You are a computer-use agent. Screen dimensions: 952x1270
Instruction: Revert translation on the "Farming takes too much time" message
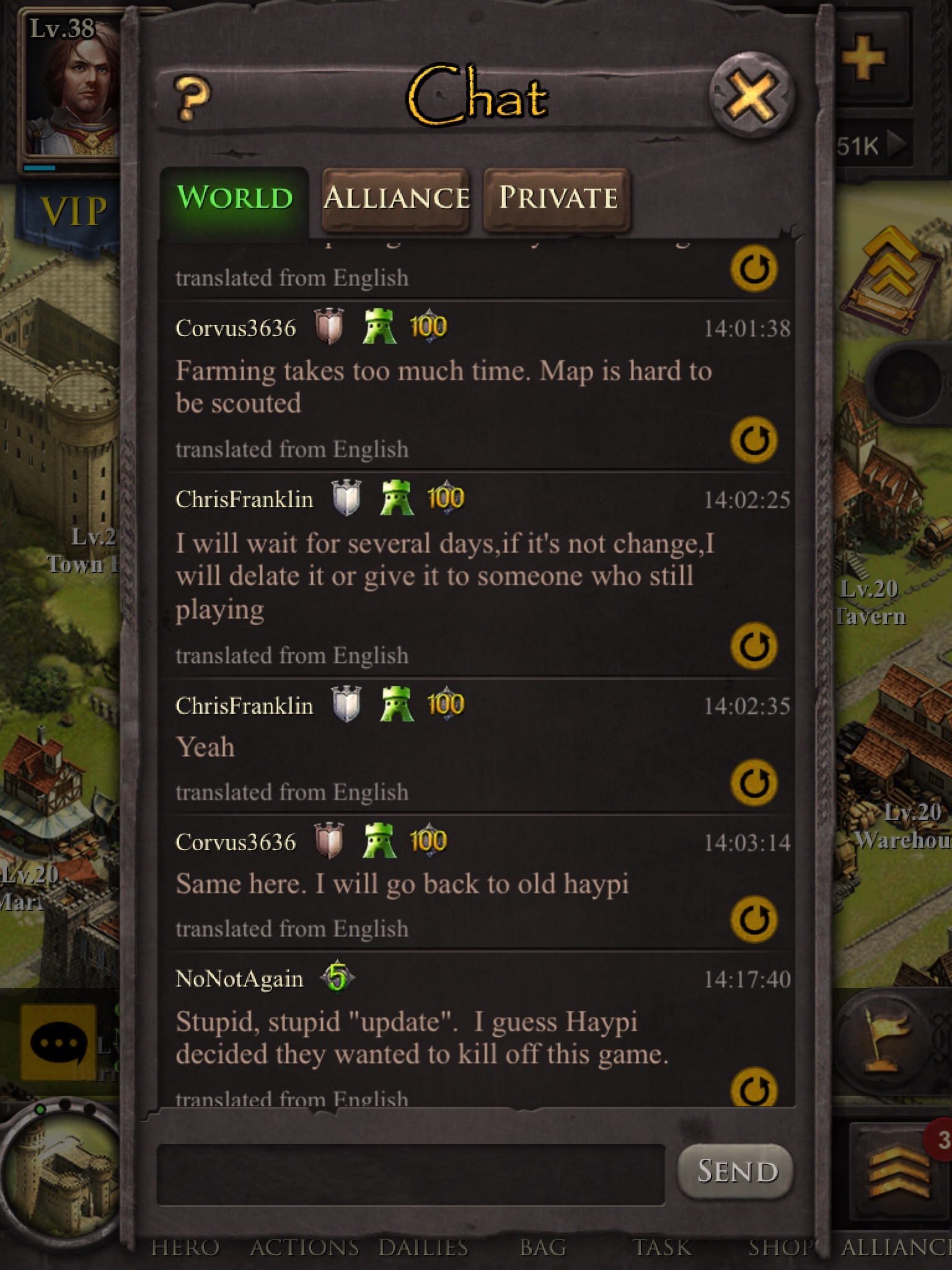click(754, 440)
